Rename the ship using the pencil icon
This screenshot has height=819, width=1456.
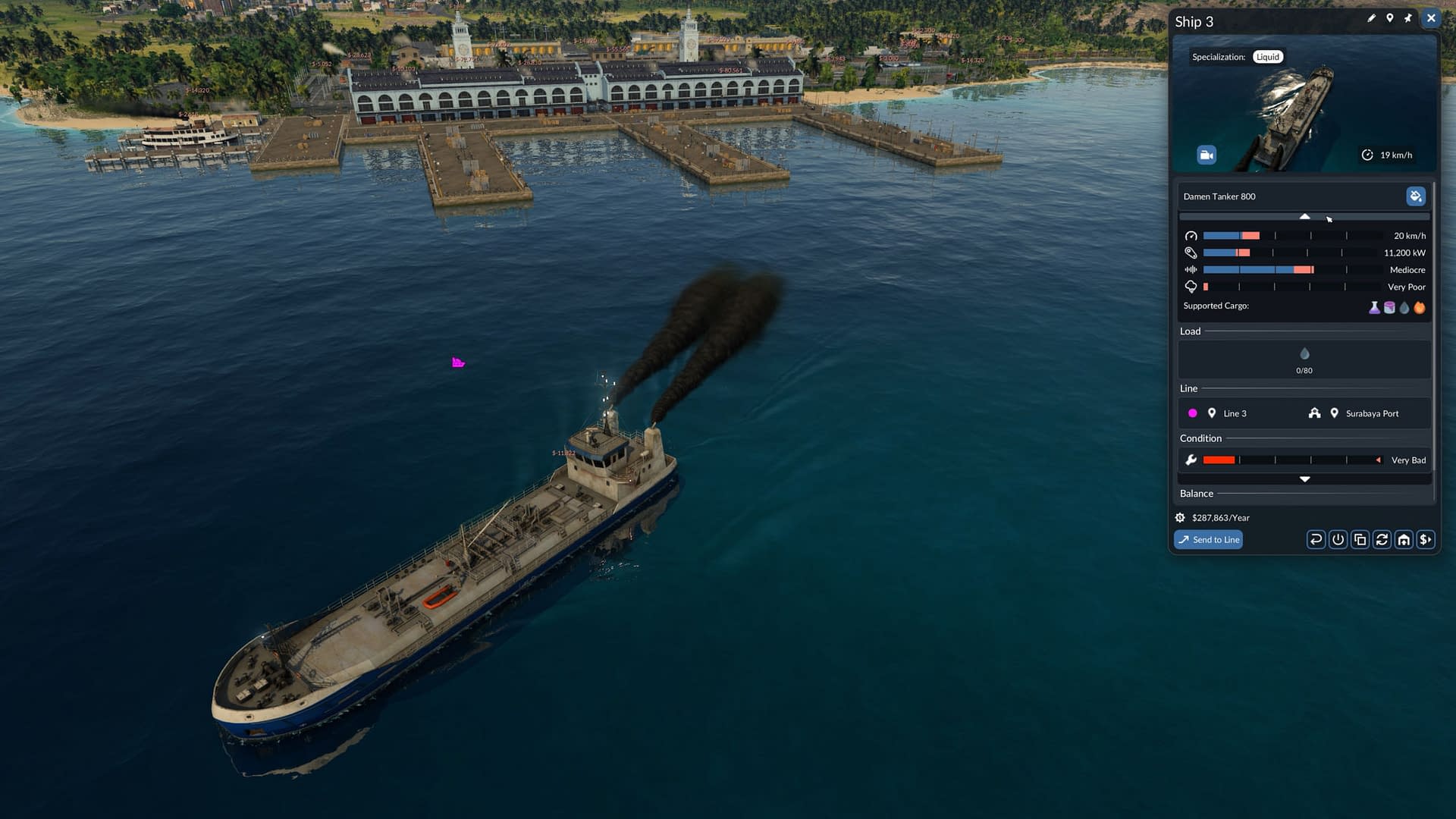coord(1371,18)
